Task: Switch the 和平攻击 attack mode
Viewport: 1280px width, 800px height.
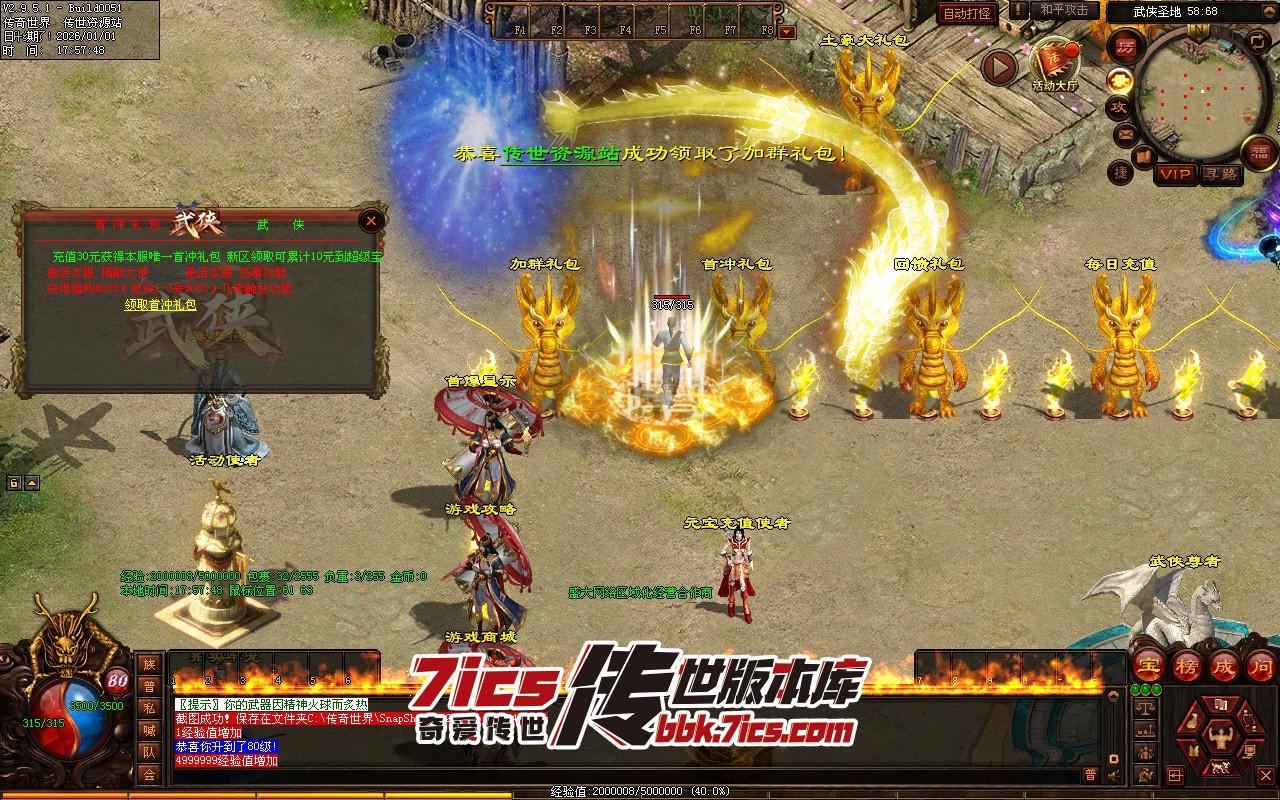Action: (1063, 10)
